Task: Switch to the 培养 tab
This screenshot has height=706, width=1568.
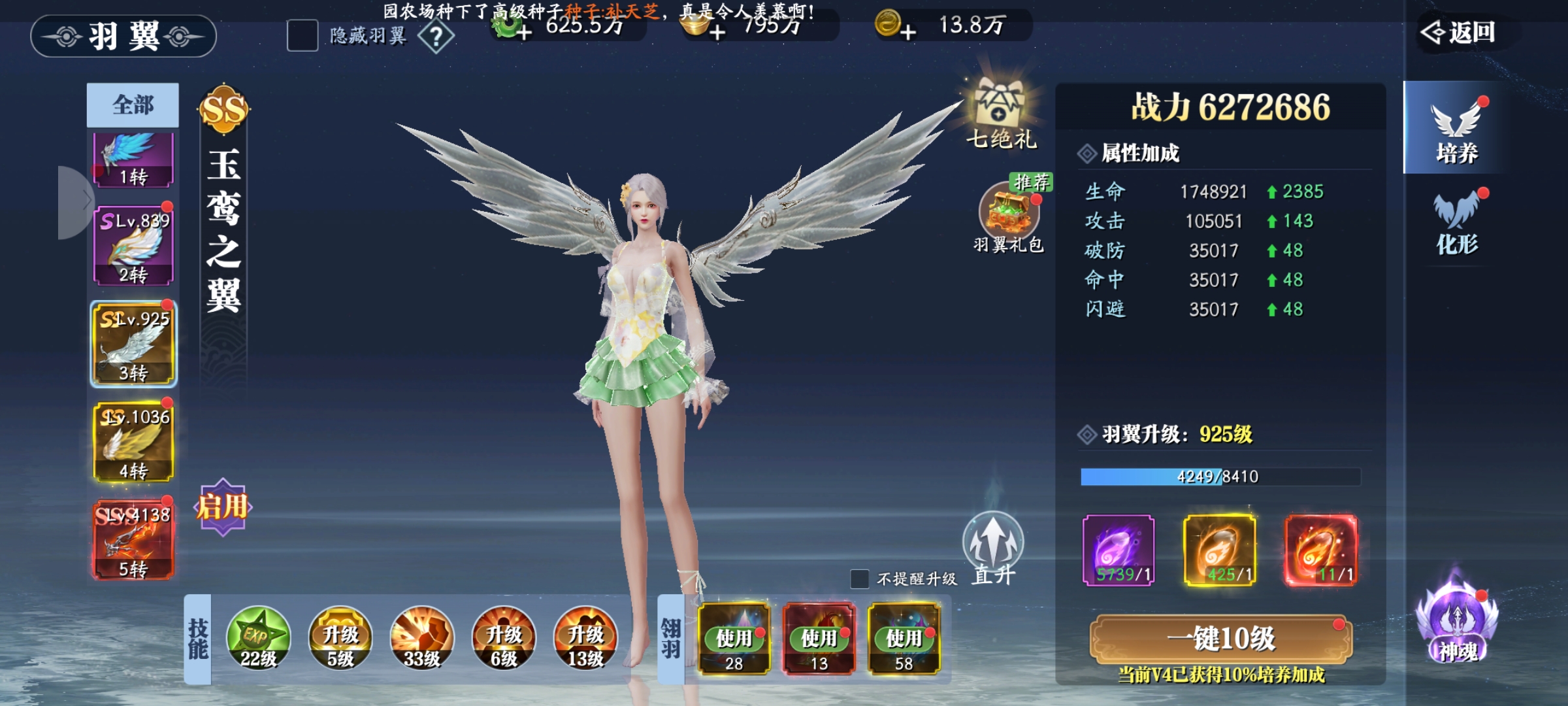Action: click(1456, 129)
